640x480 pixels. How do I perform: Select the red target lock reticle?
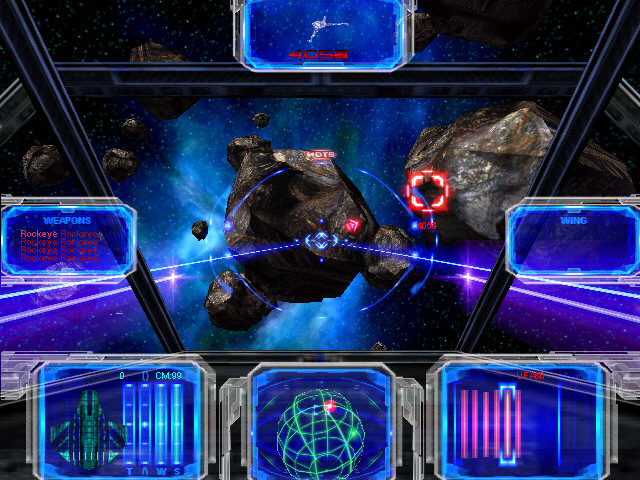point(428,189)
